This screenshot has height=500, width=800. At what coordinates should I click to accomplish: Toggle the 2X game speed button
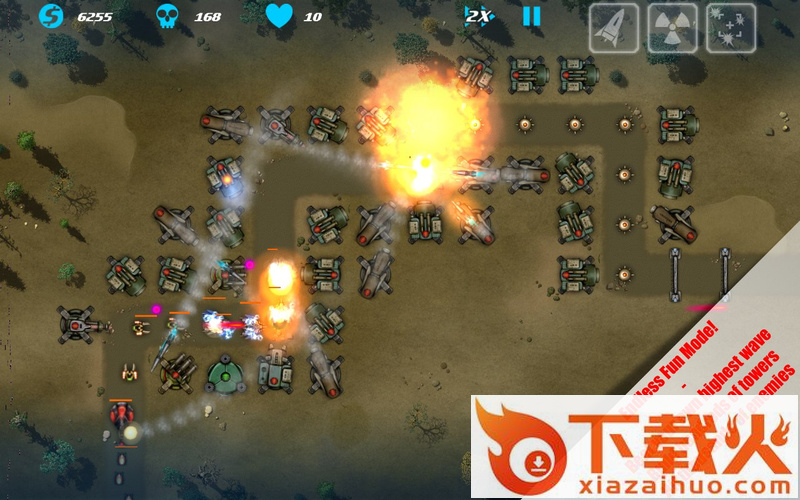pos(478,16)
